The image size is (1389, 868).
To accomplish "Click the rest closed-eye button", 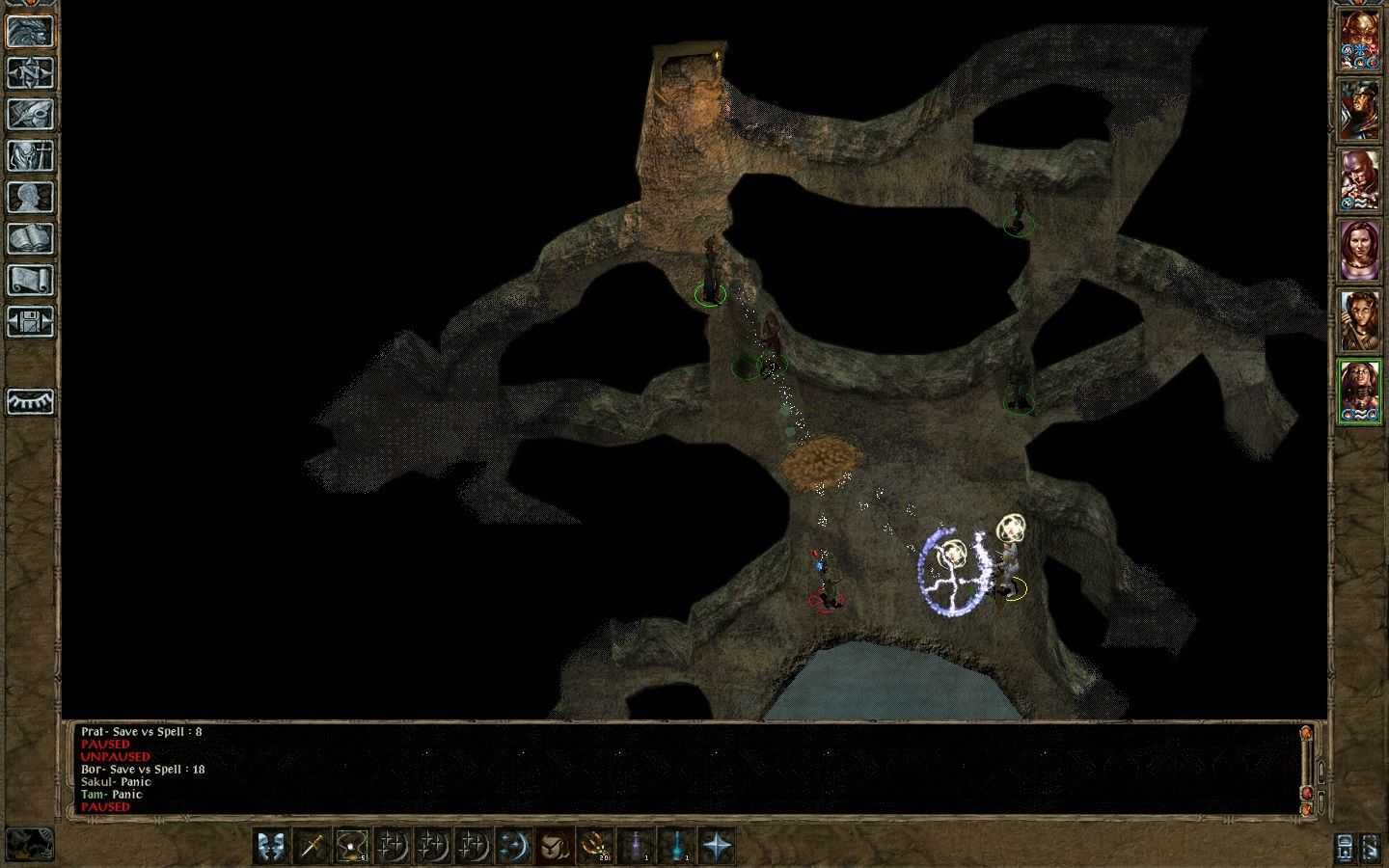I will pos(30,400).
